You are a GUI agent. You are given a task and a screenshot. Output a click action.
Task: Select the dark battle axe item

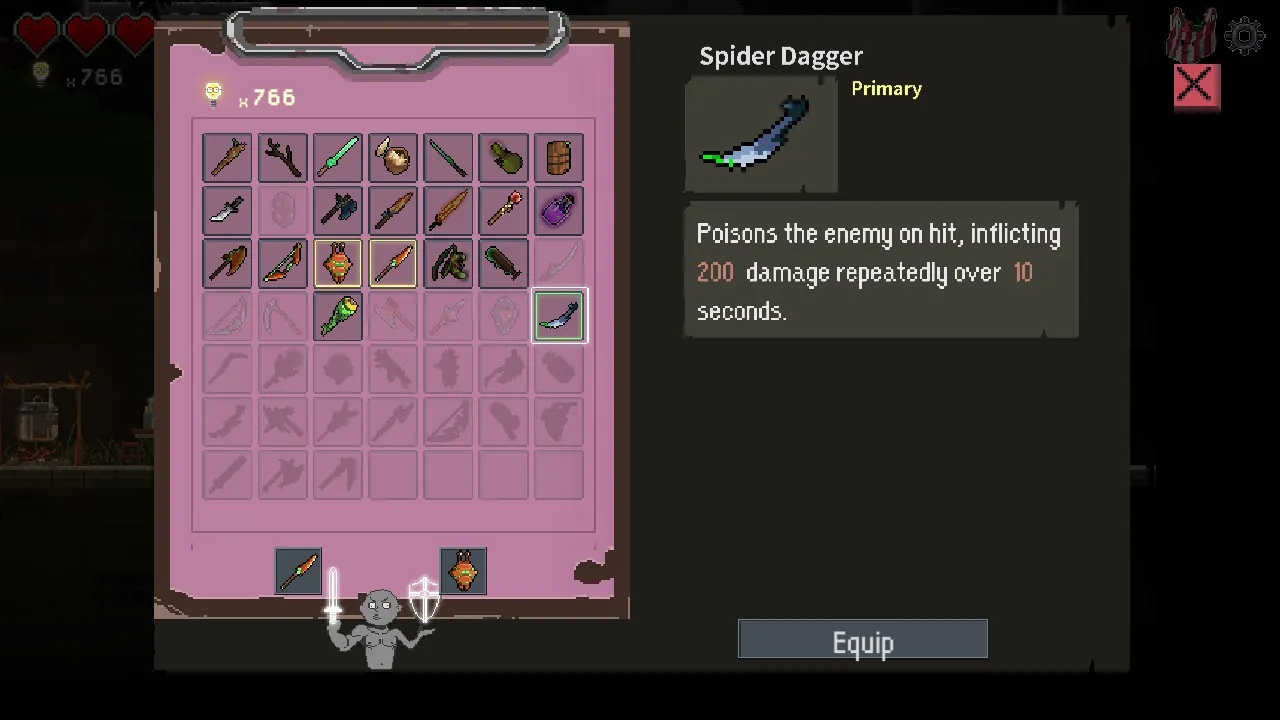tap(337, 210)
